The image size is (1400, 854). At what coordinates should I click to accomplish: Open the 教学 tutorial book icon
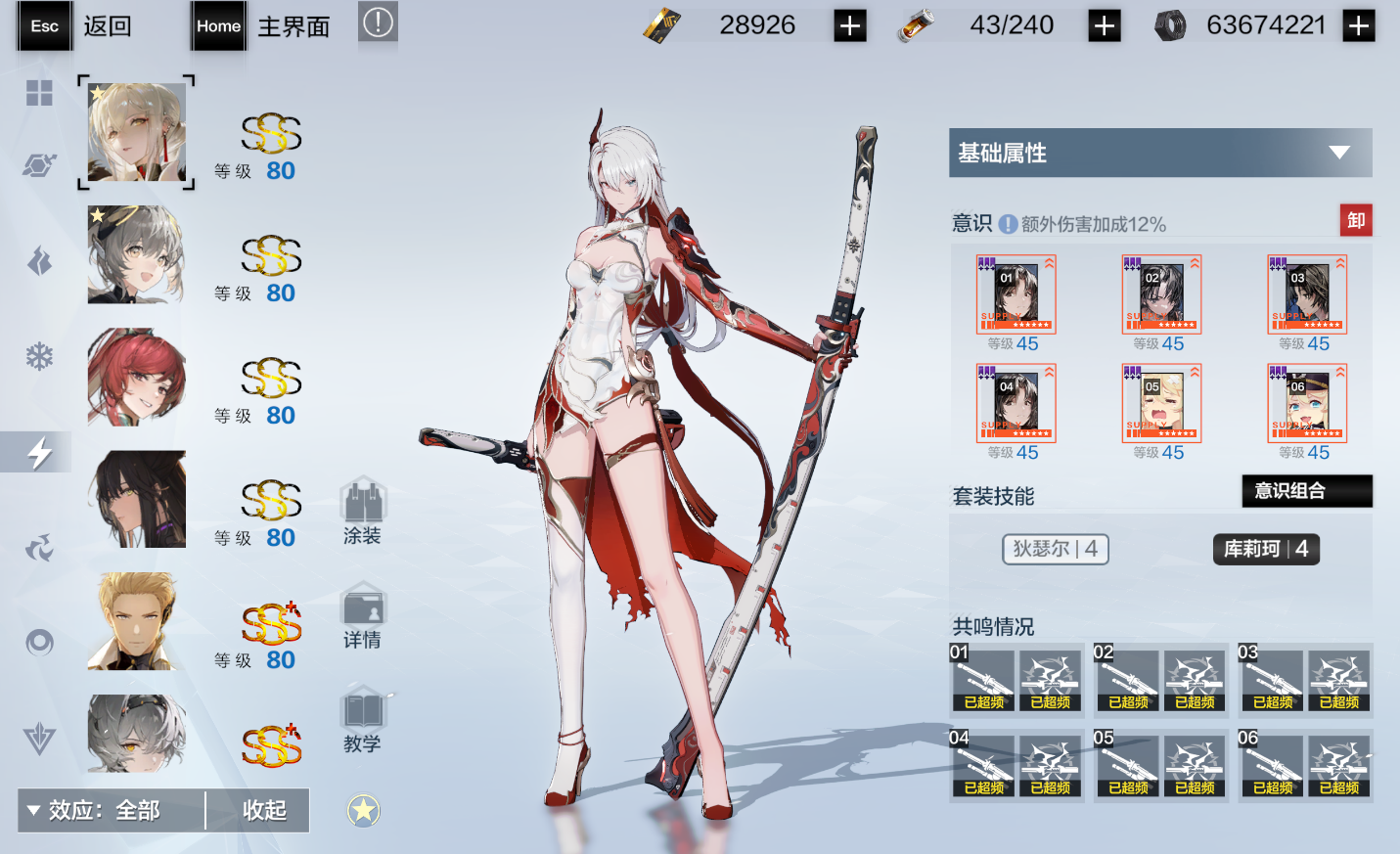click(x=363, y=717)
